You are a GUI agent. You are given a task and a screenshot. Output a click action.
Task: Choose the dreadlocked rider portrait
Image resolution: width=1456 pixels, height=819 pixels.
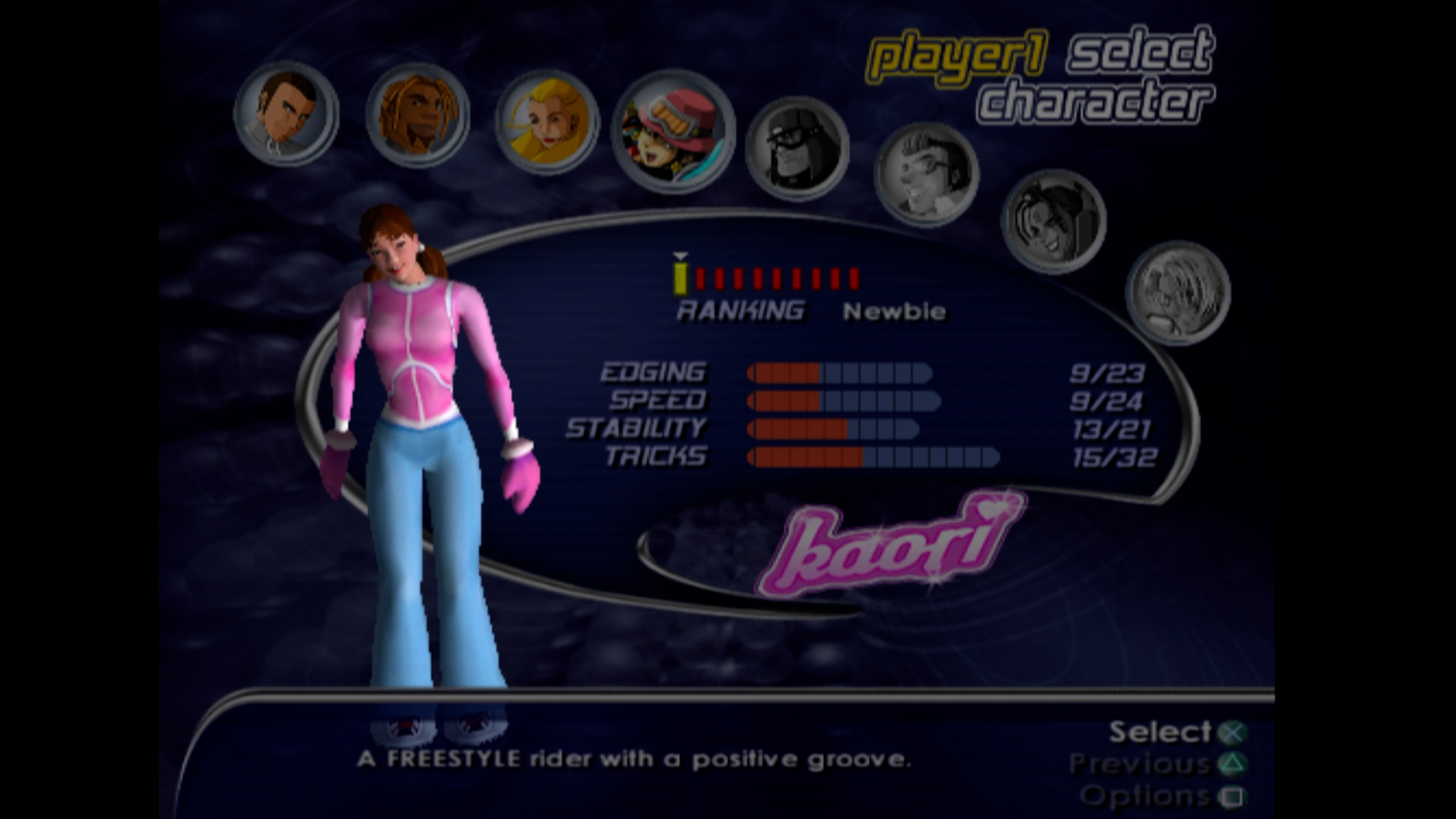tap(418, 115)
